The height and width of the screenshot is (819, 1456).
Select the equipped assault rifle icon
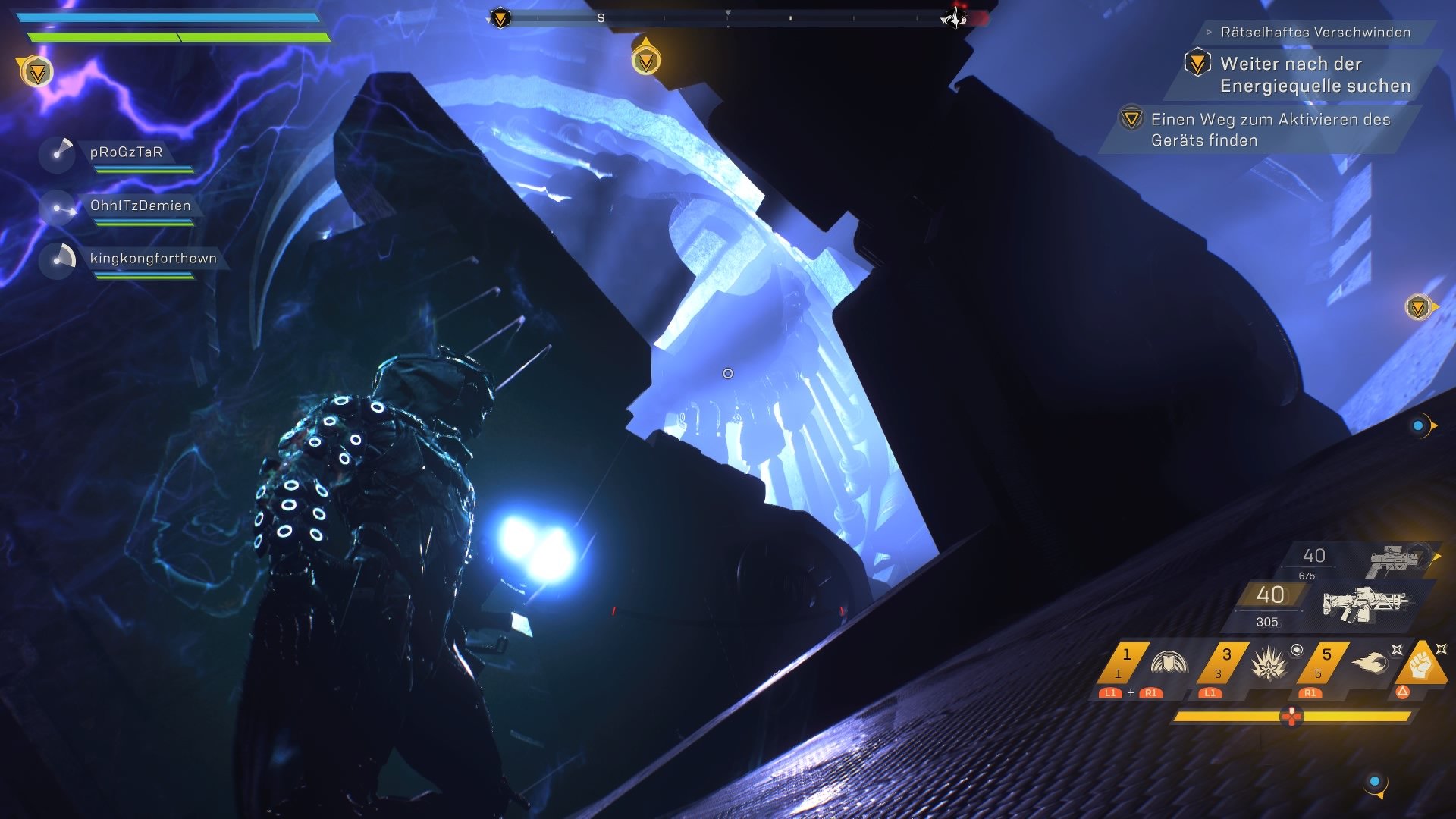(x=1365, y=604)
